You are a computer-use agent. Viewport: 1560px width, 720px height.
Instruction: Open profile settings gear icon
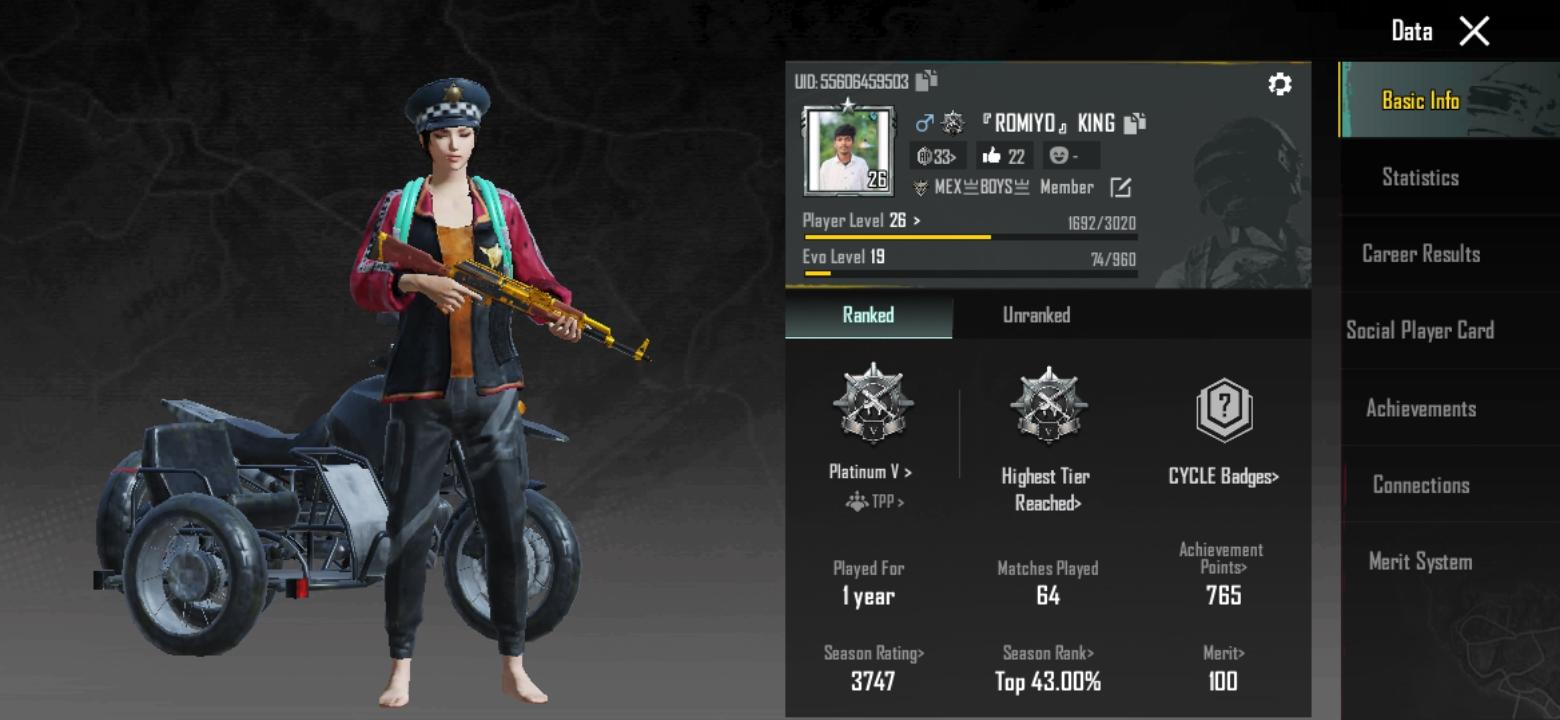pos(1279,84)
